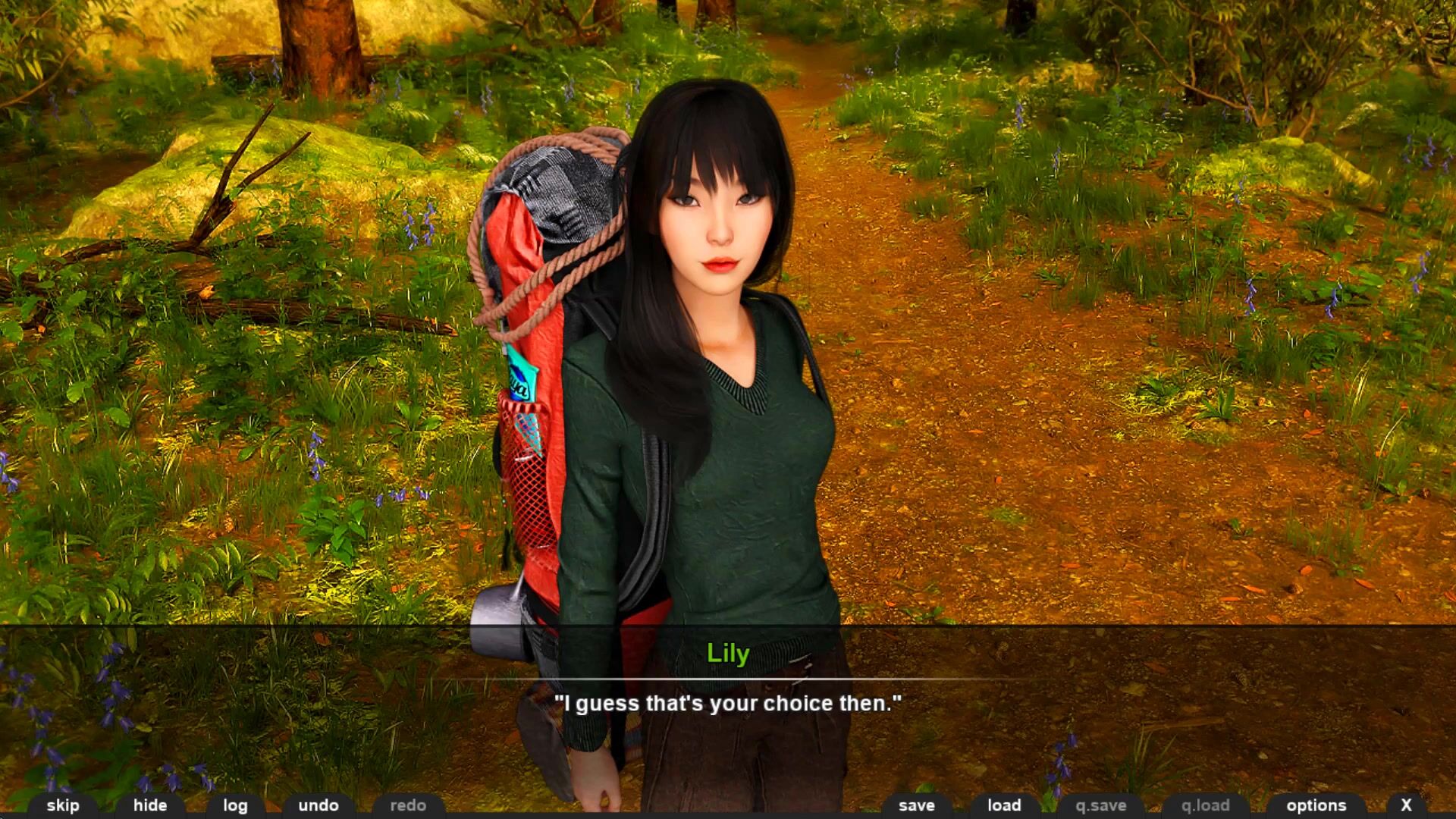Open the load menu
The width and height of the screenshot is (1456, 819).
tap(1004, 805)
